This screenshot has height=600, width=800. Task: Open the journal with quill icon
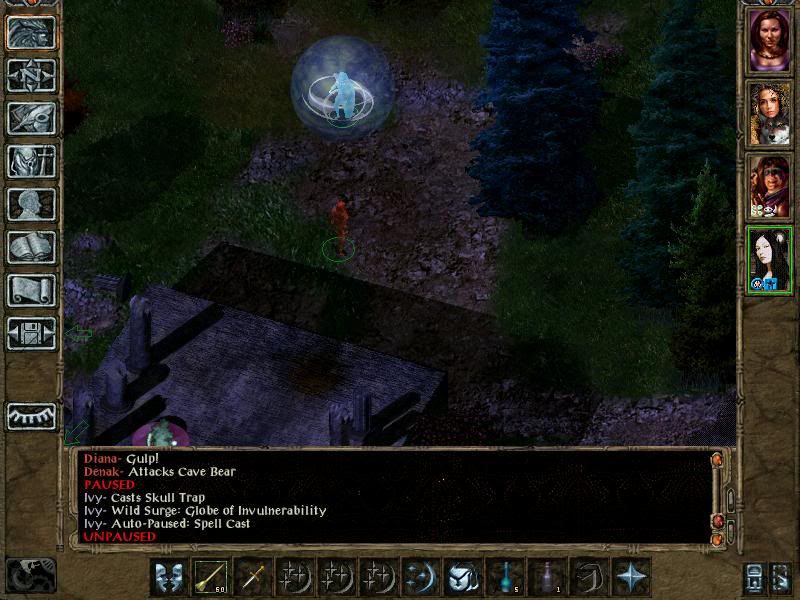click(x=31, y=119)
